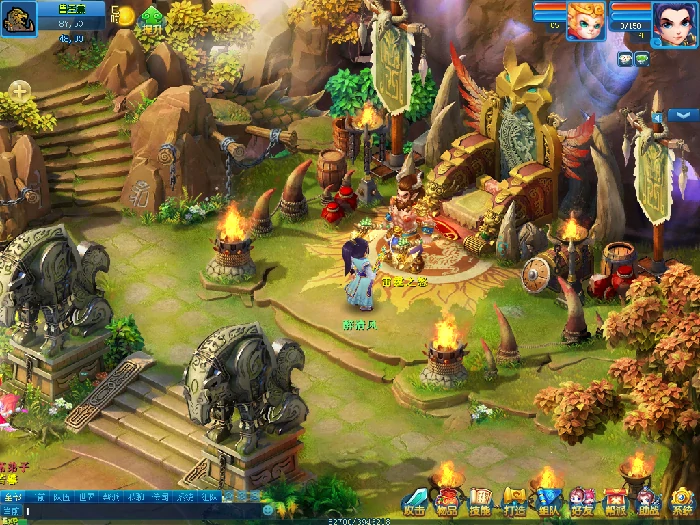Expand the round plus button on left

coord(20,90)
